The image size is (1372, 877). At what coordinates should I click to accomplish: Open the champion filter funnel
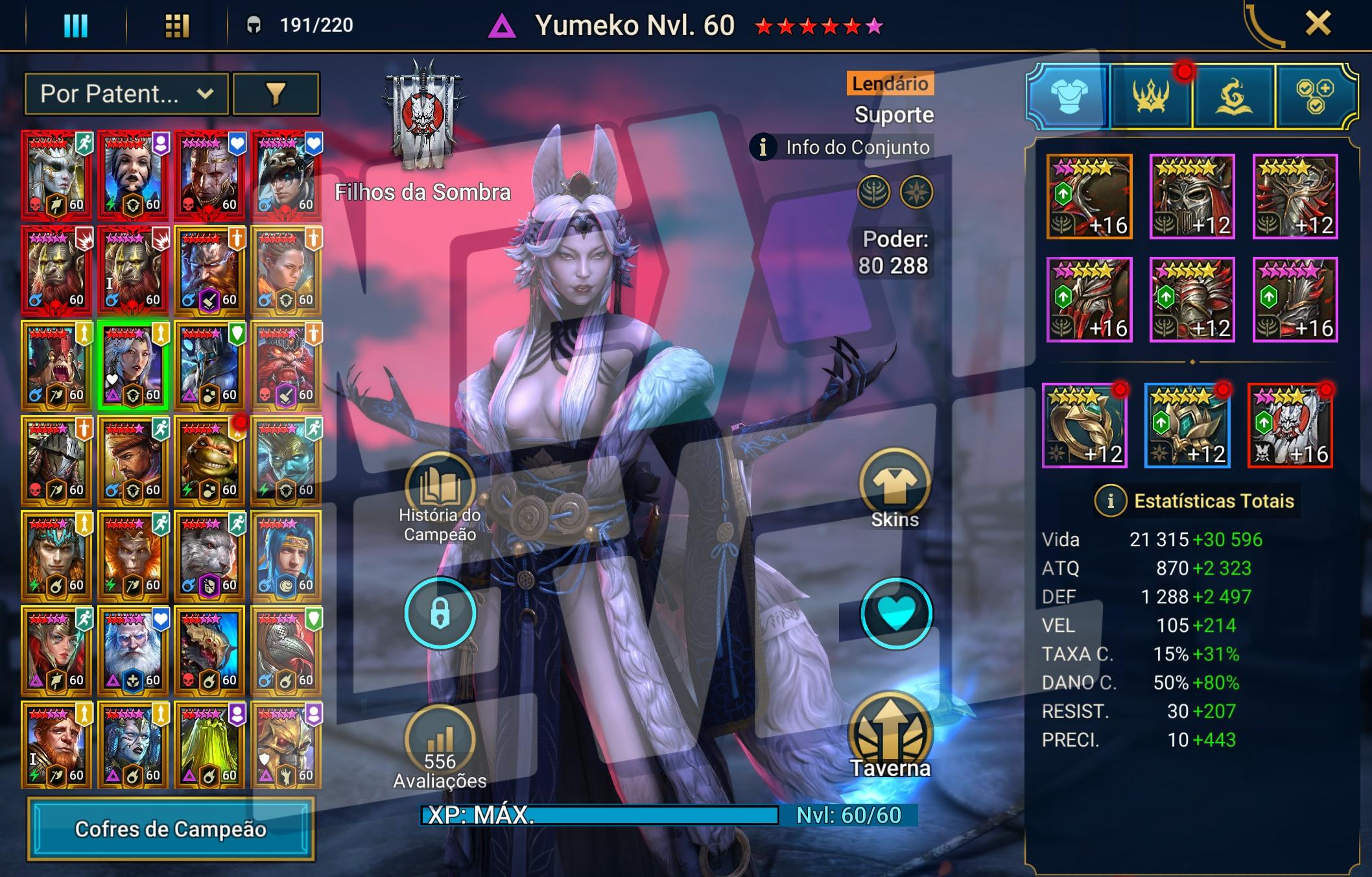click(x=276, y=94)
